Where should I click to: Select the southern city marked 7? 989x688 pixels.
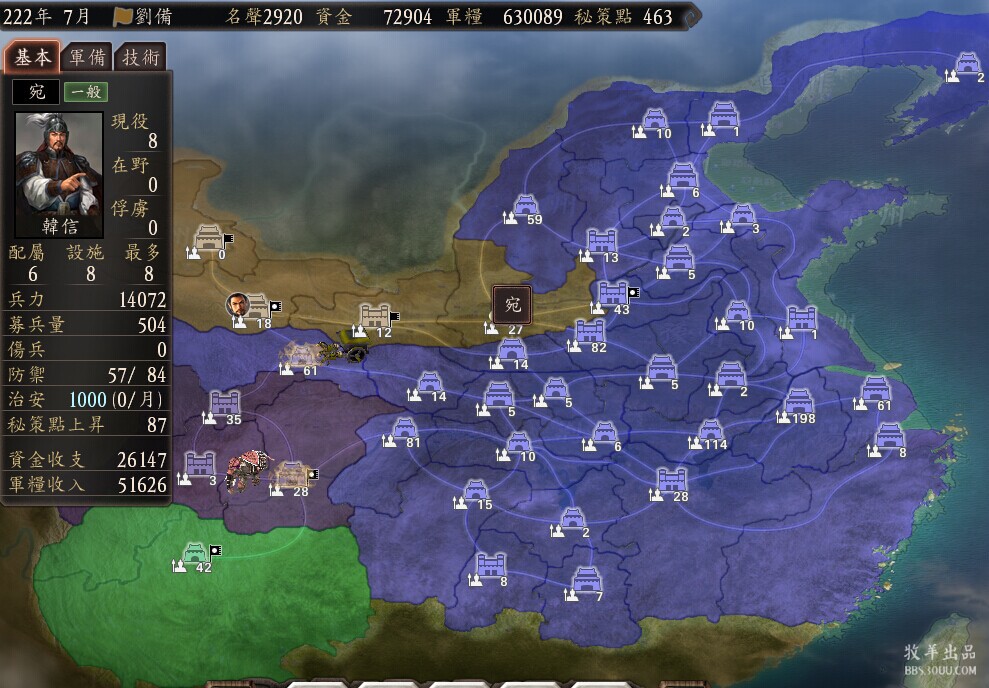(x=586, y=582)
